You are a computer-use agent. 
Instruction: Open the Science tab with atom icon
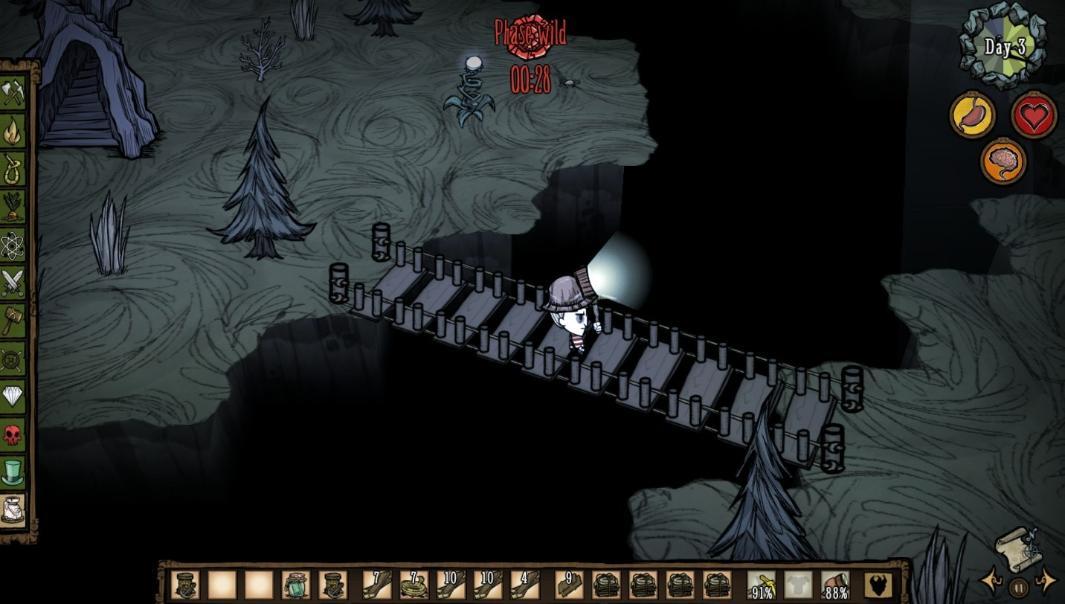coord(13,243)
